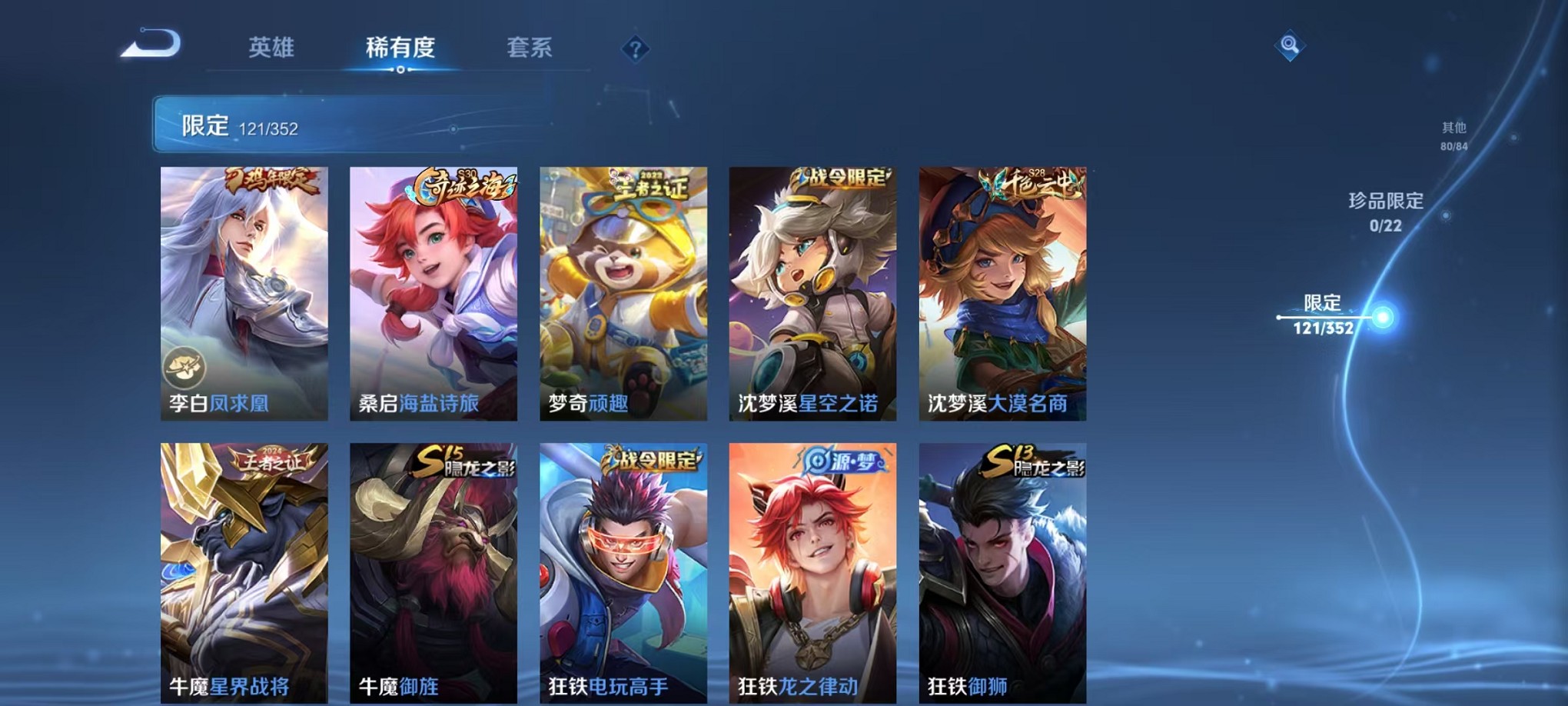Open the search magnifier at top right

1291,44
